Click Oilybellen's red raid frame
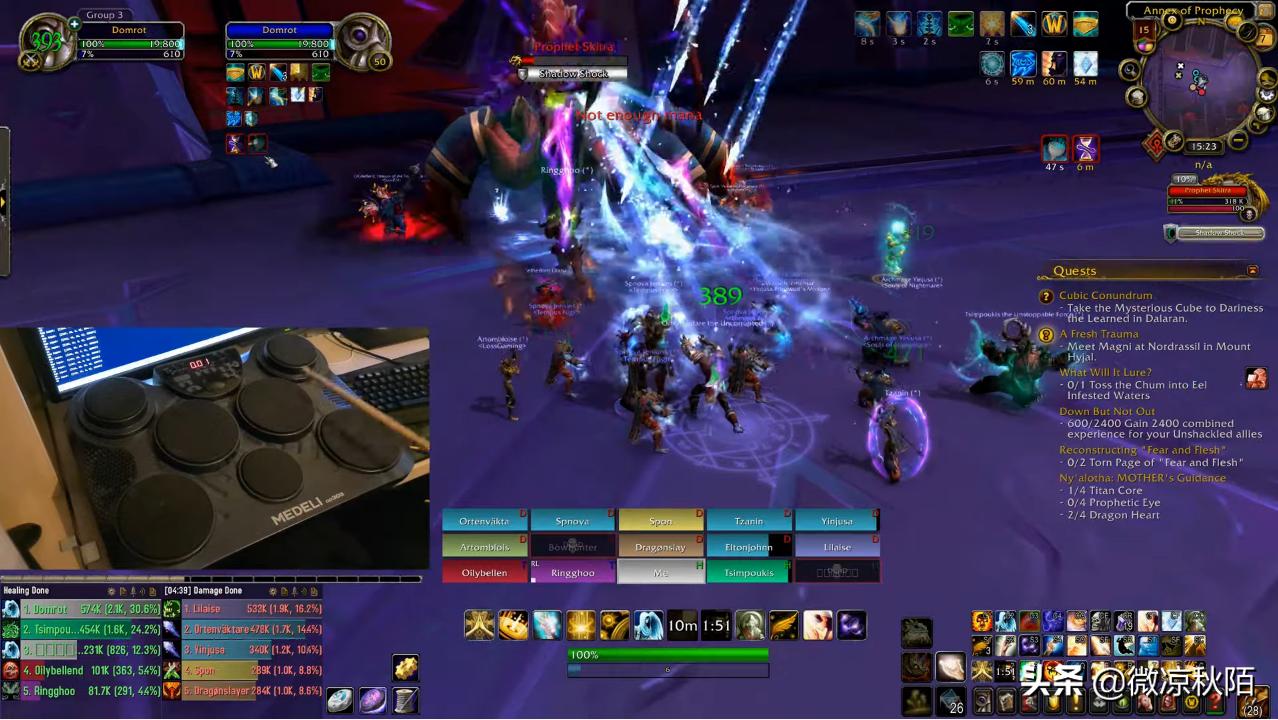The width and height of the screenshot is (1278, 720). (x=485, y=573)
